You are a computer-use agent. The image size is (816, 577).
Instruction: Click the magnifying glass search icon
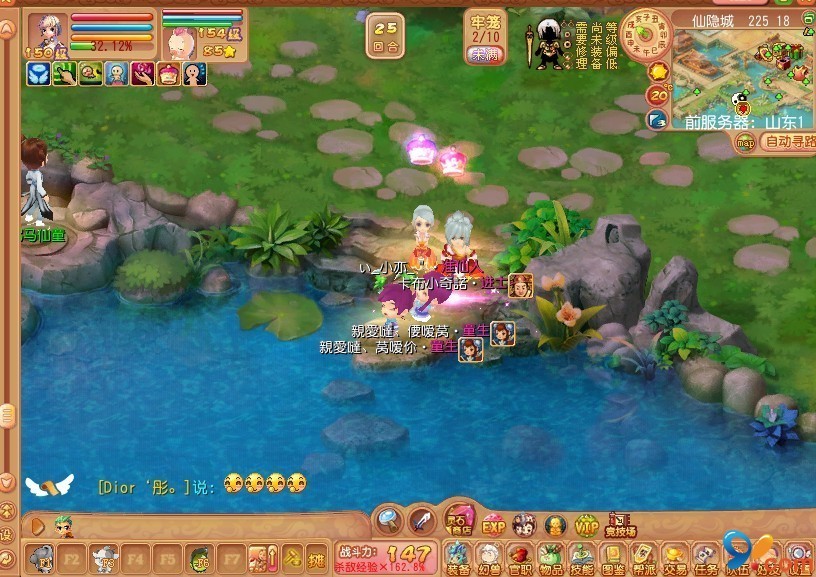click(x=389, y=521)
